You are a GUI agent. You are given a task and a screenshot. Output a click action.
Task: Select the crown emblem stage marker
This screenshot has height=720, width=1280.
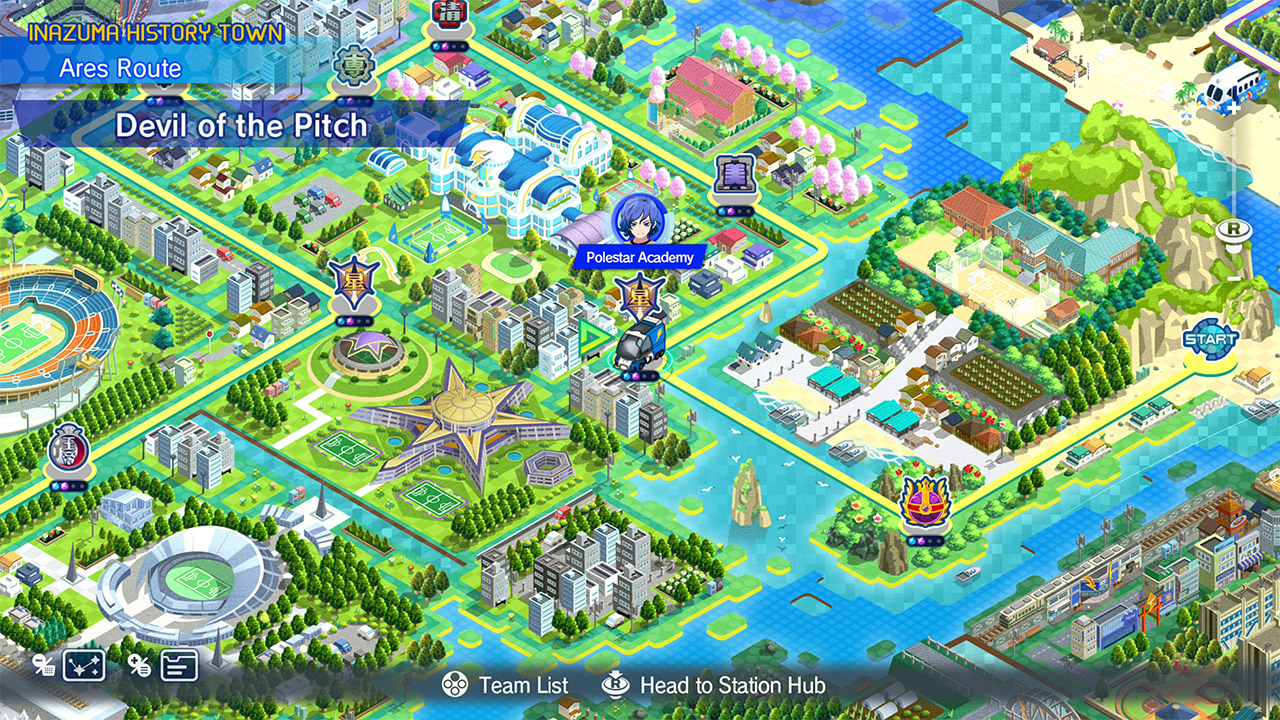tap(924, 503)
